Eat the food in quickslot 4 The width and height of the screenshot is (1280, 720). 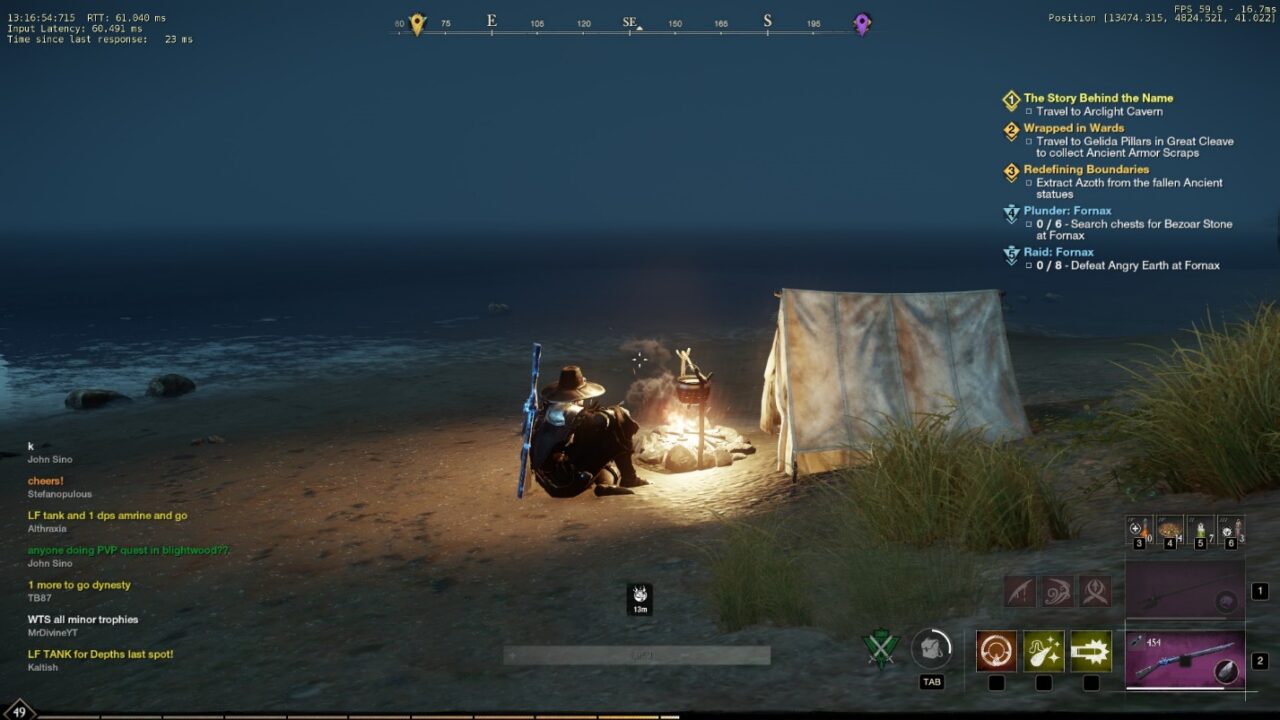[1169, 529]
